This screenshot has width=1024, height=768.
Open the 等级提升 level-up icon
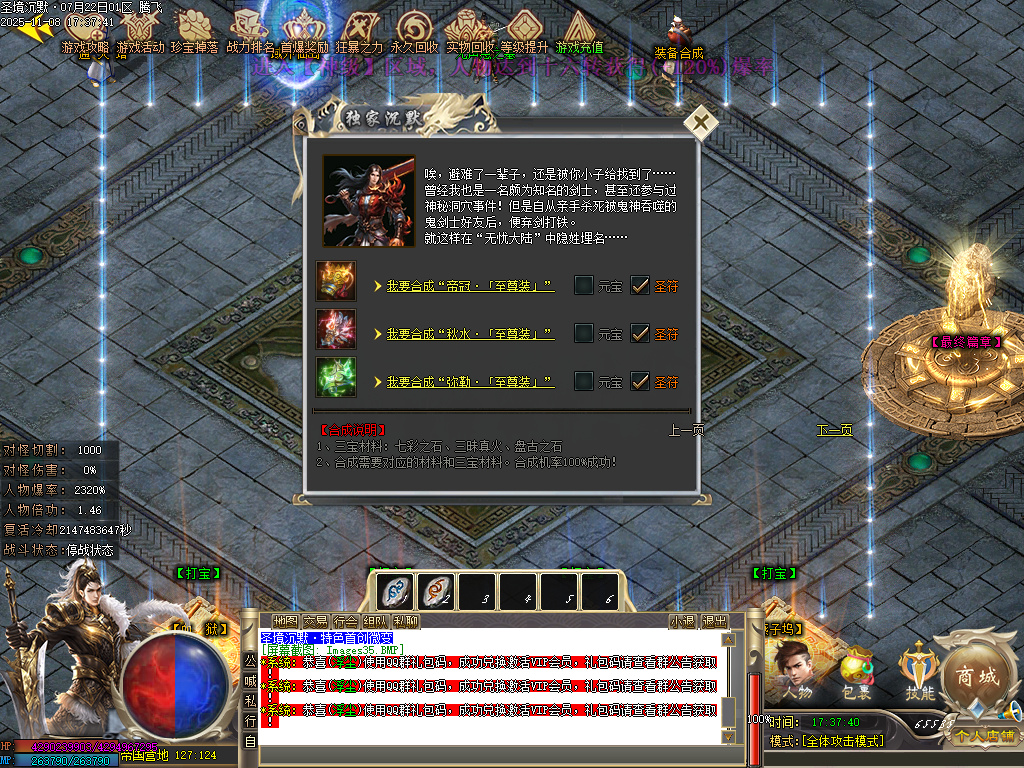coord(524,32)
